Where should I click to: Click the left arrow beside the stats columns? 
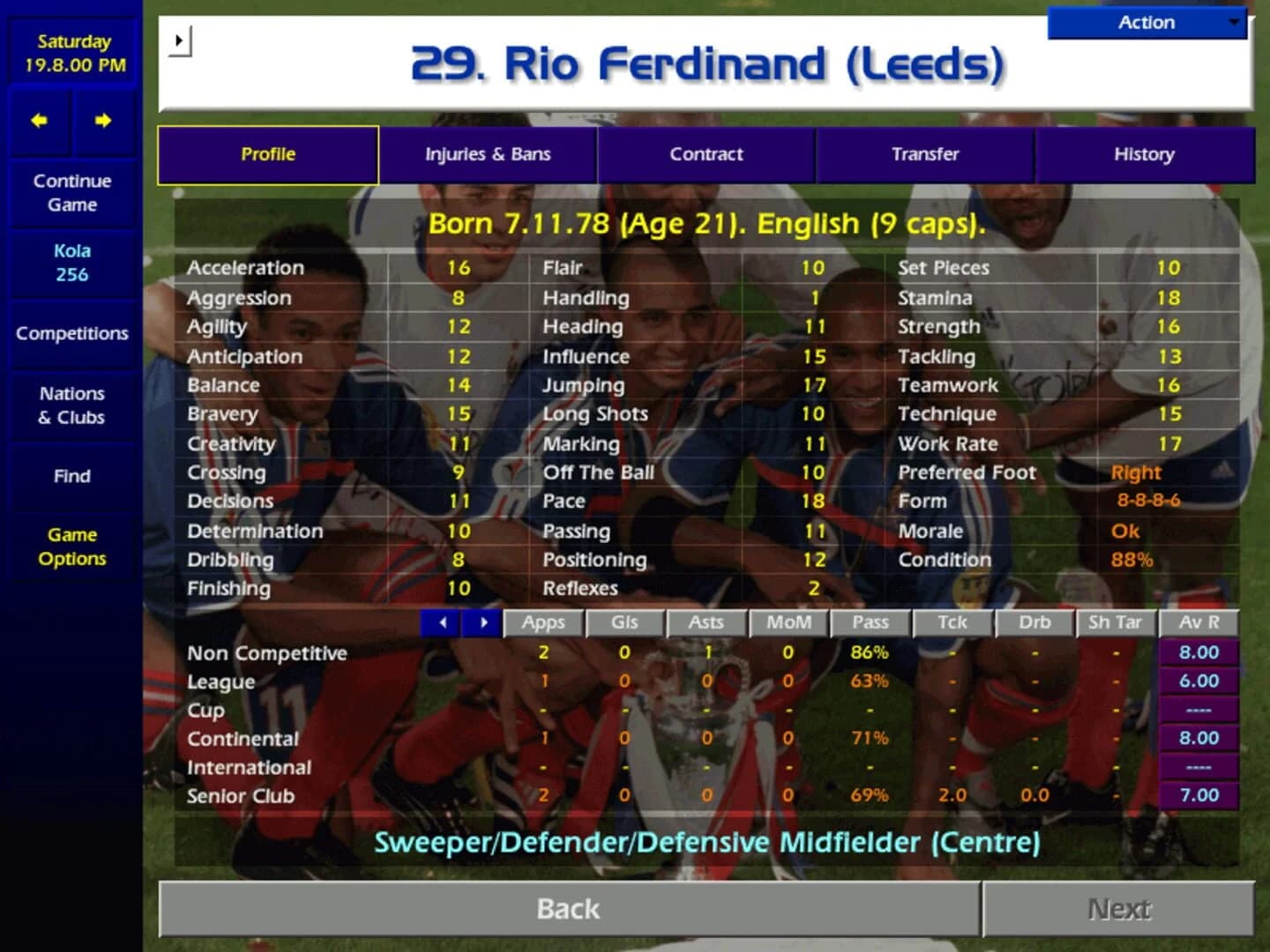(x=442, y=622)
